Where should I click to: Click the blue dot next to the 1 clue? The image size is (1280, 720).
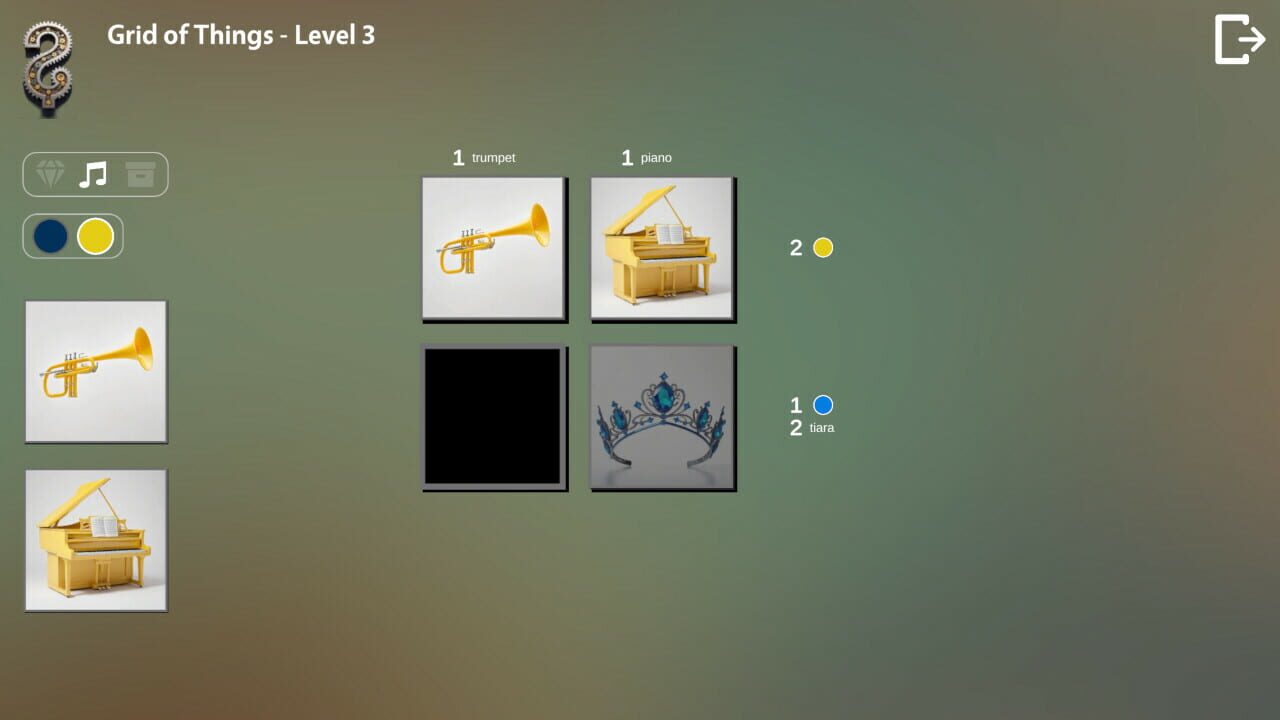(822, 405)
